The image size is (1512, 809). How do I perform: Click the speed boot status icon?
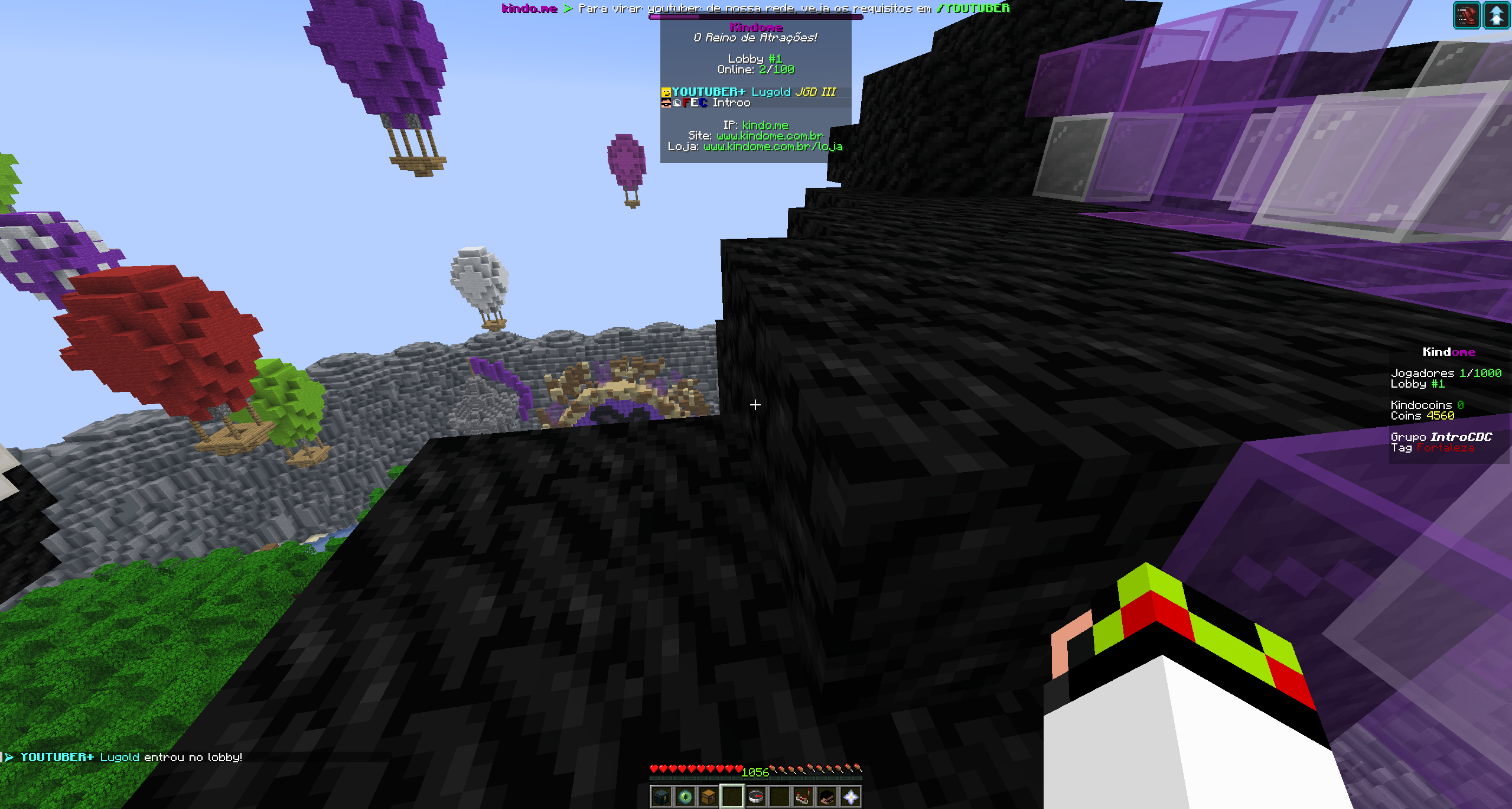1466,15
